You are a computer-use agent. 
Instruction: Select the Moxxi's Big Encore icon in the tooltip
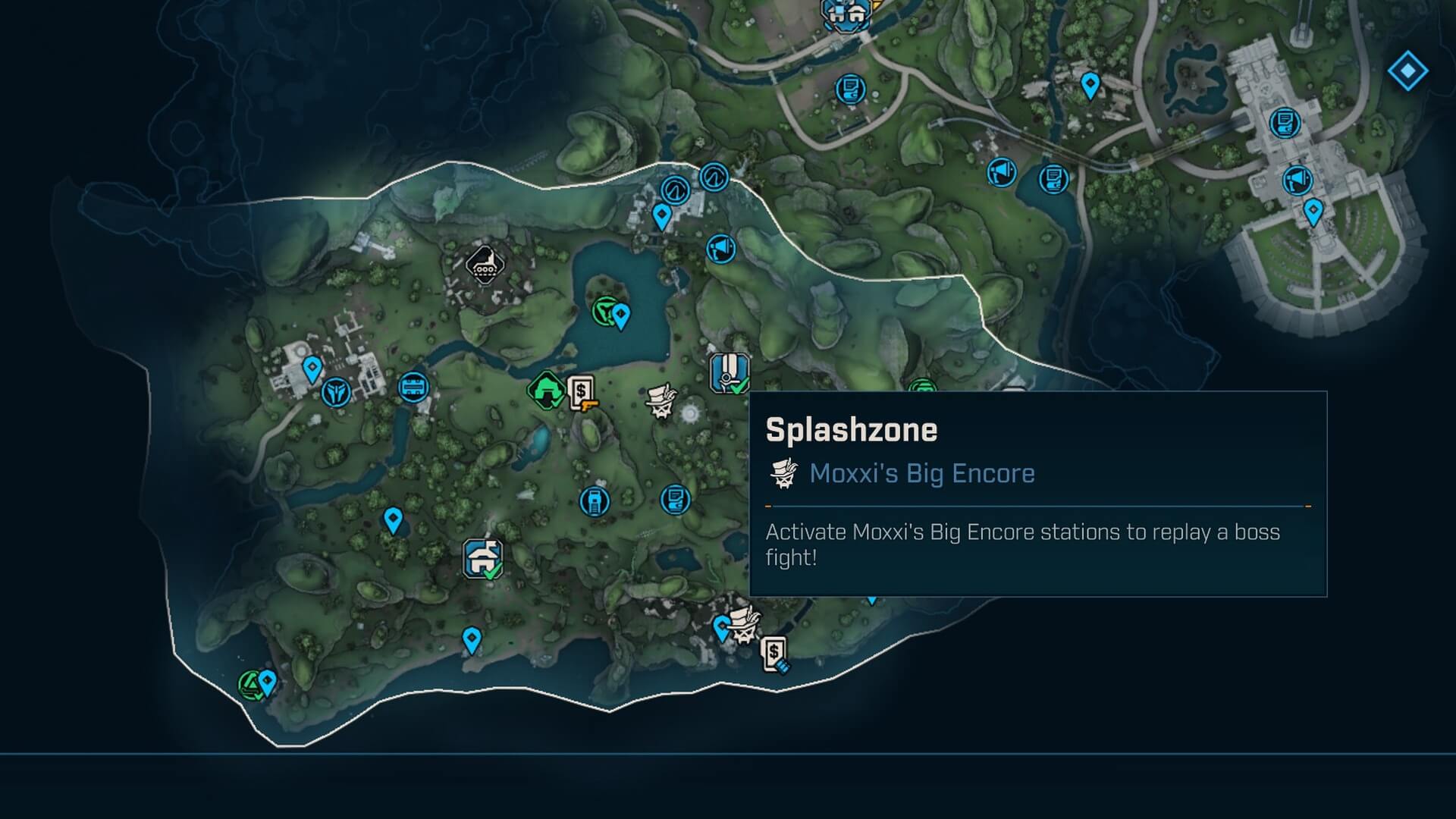[785, 472]
